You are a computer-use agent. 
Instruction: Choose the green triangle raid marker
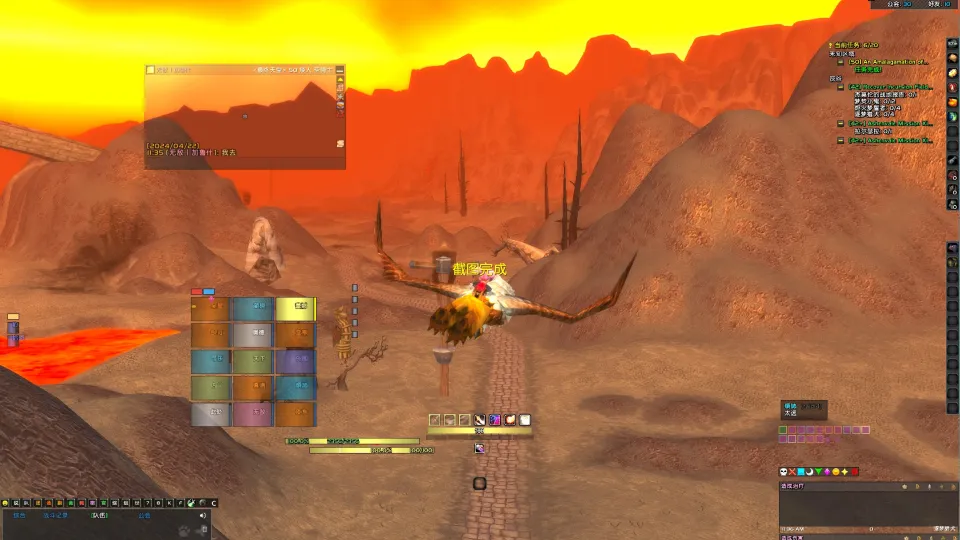(819, 471)
